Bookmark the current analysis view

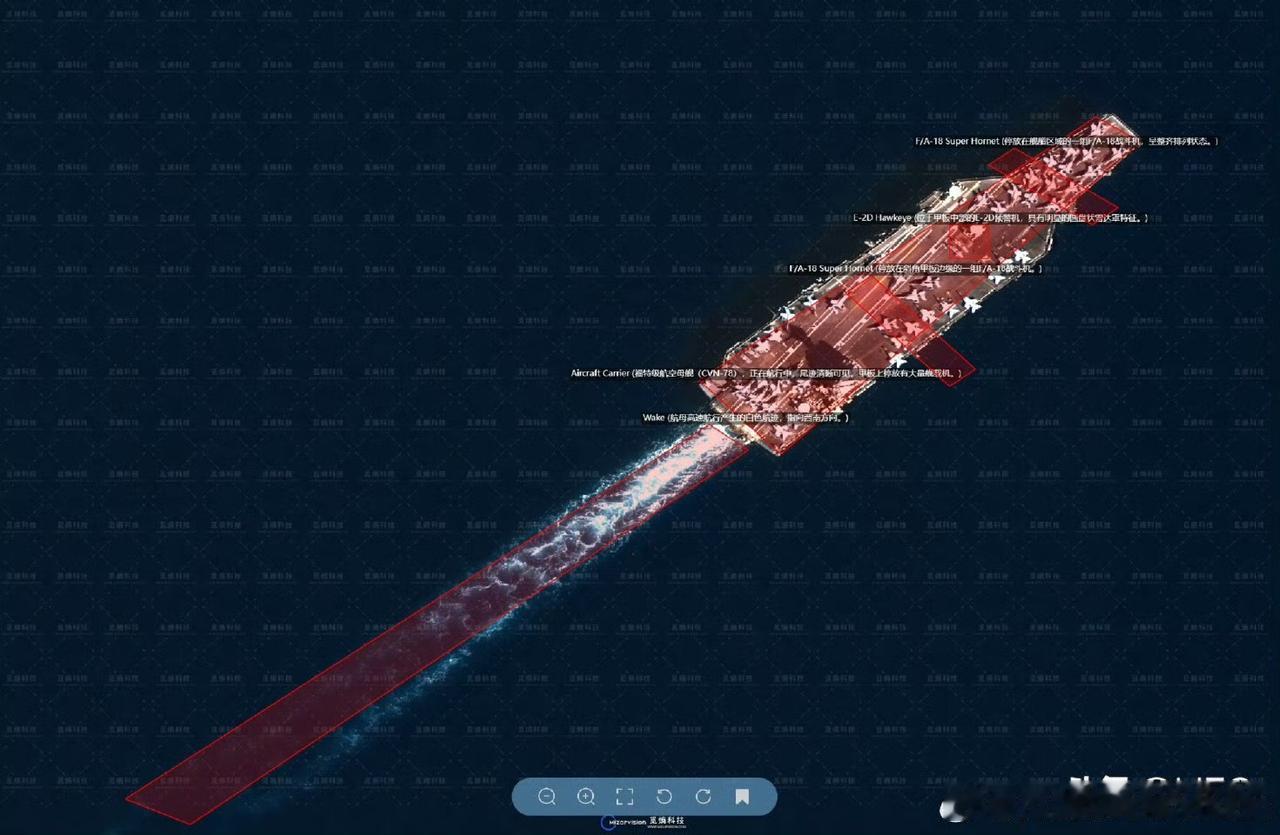(742, 797)
